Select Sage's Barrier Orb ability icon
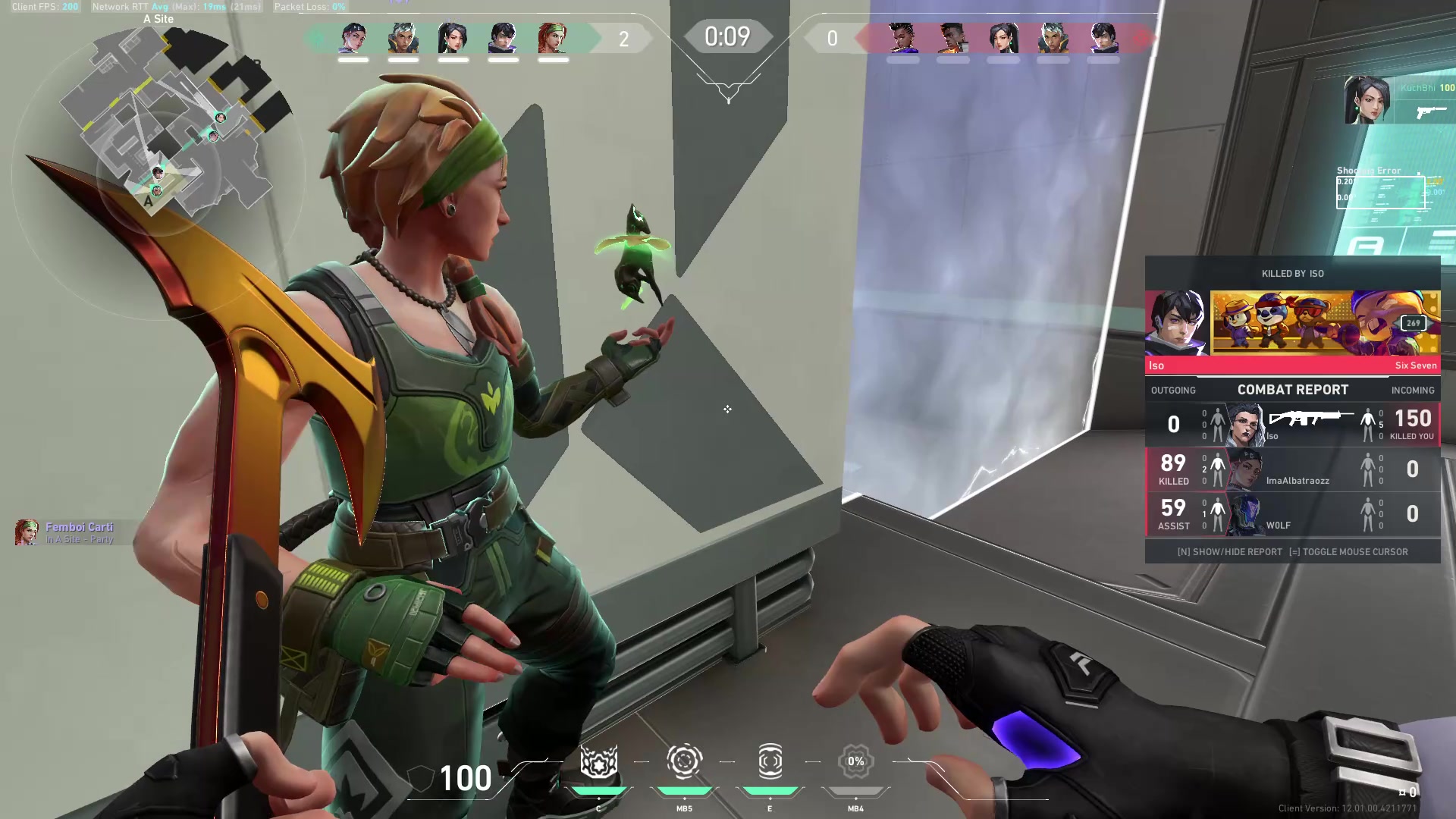1456x819 pixels. click(x=598, y=762)
